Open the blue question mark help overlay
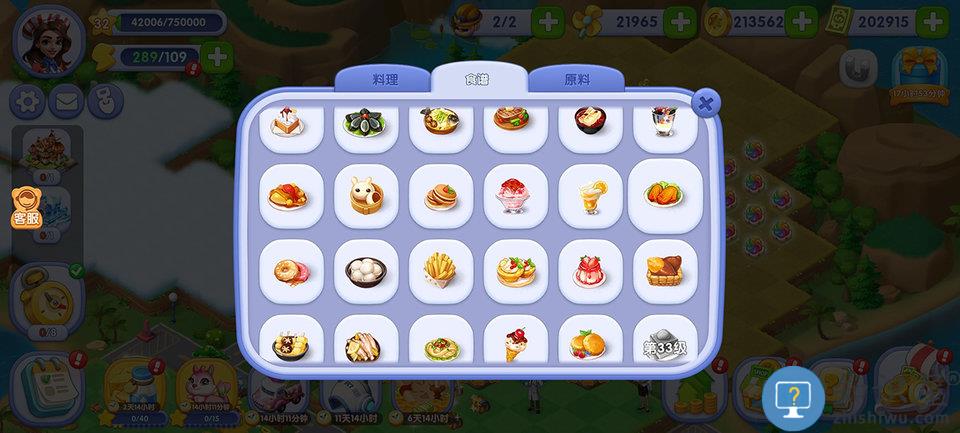Screen dimensions: 960x433 tap(793, 396)
